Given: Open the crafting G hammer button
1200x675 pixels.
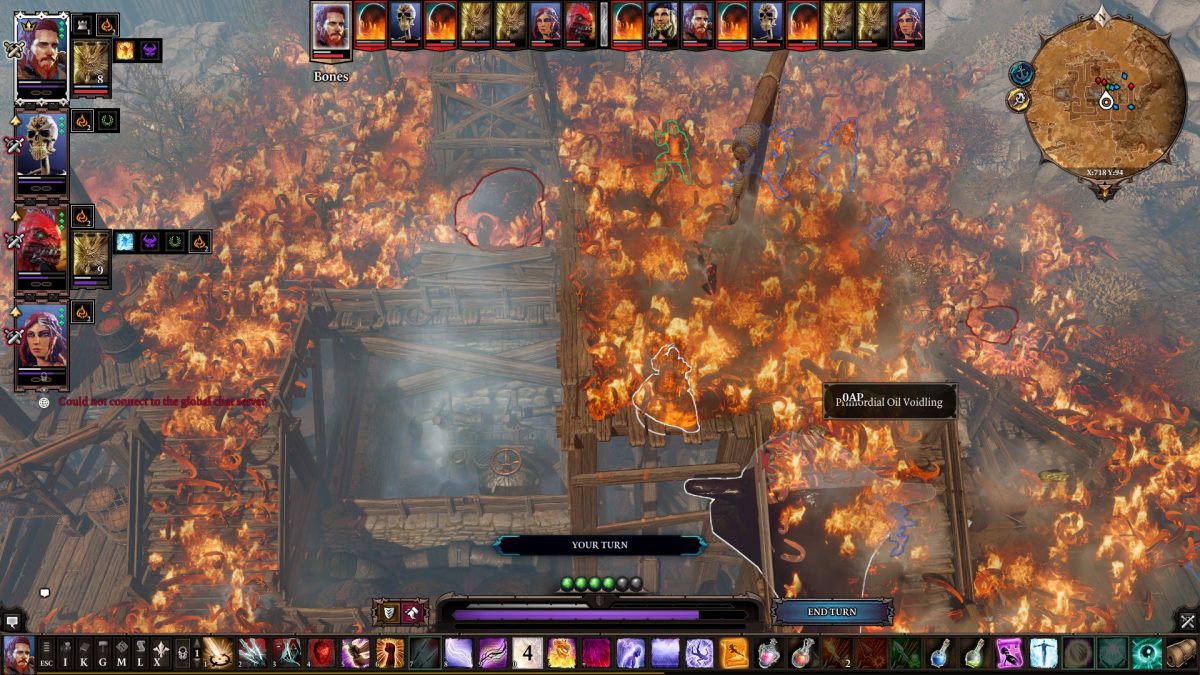Looking at the screenshot, I should click(104, 654).
